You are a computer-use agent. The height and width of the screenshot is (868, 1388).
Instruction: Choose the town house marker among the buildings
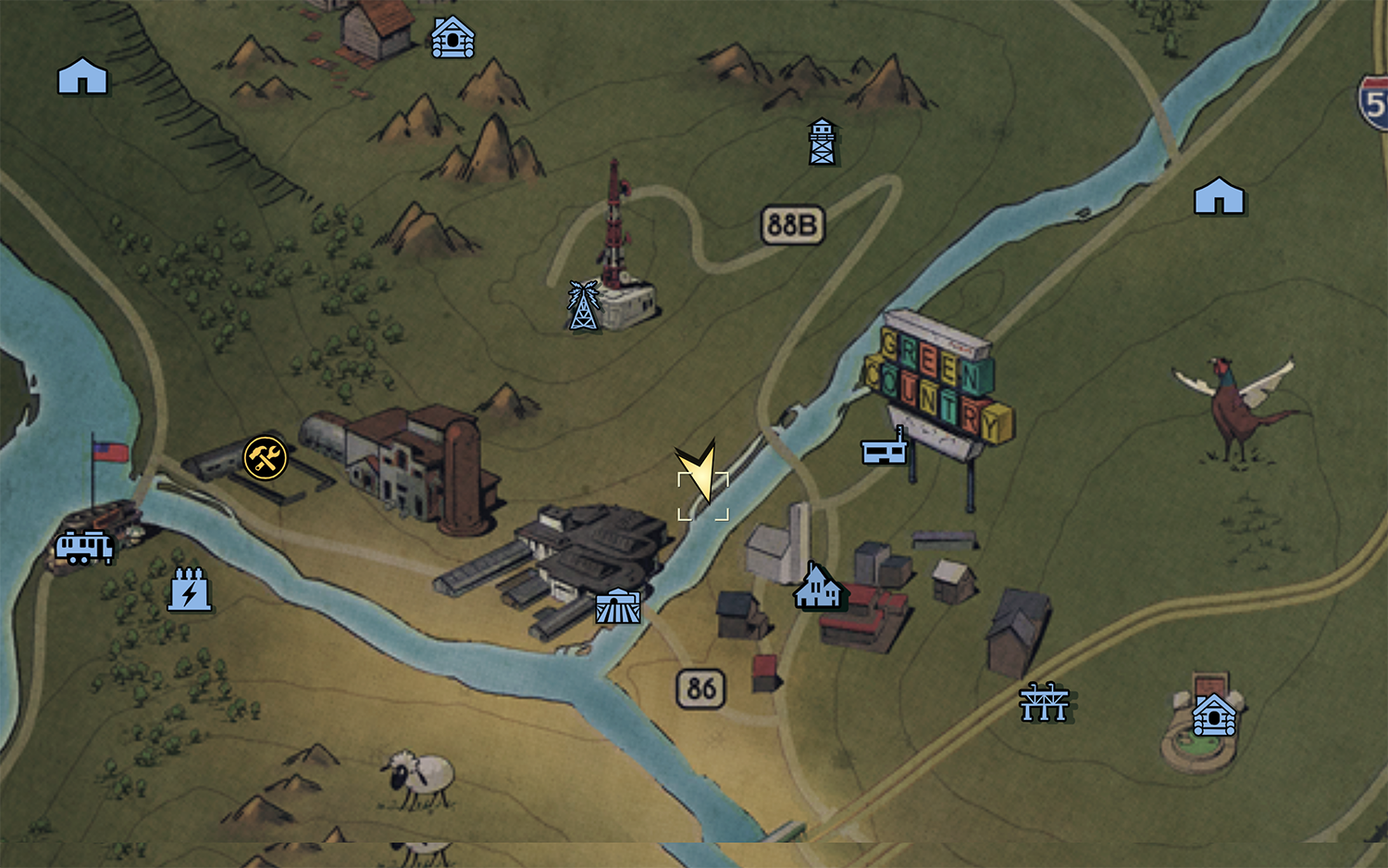[x=818, y=588]
